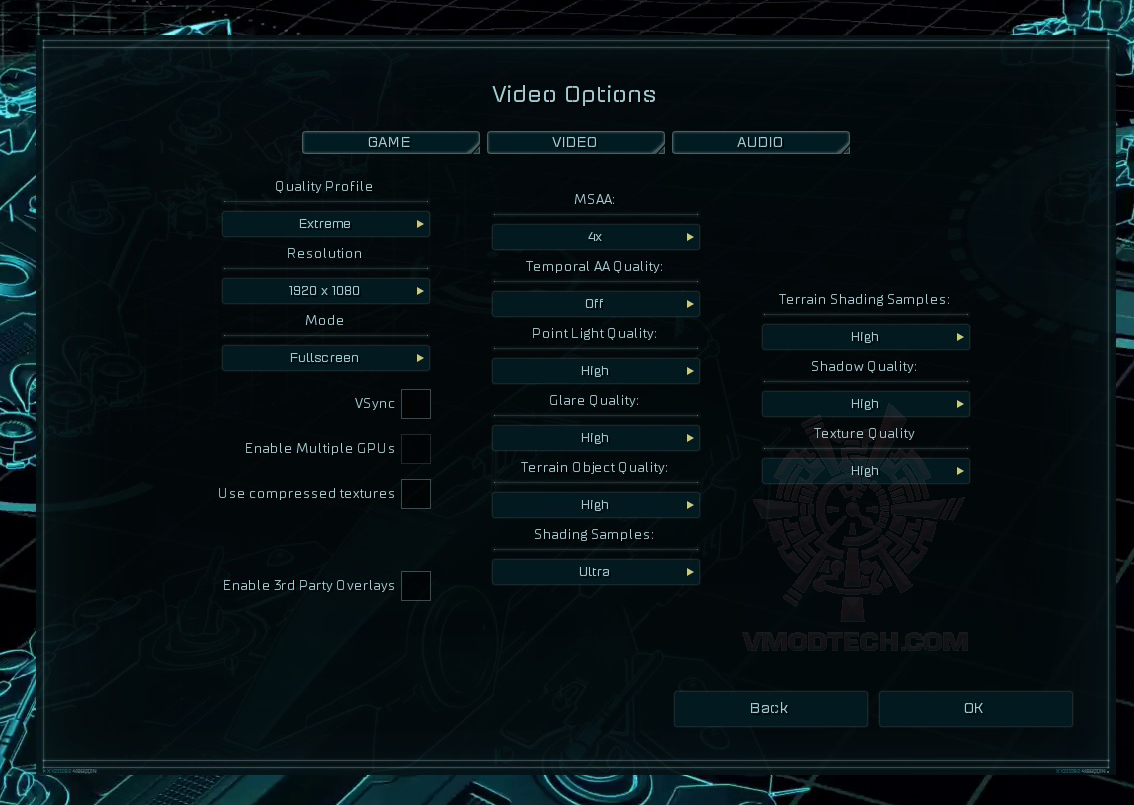Switch to the GAME tab
The height and width of the screenshot is (805, 1134).
pos(390,142)
